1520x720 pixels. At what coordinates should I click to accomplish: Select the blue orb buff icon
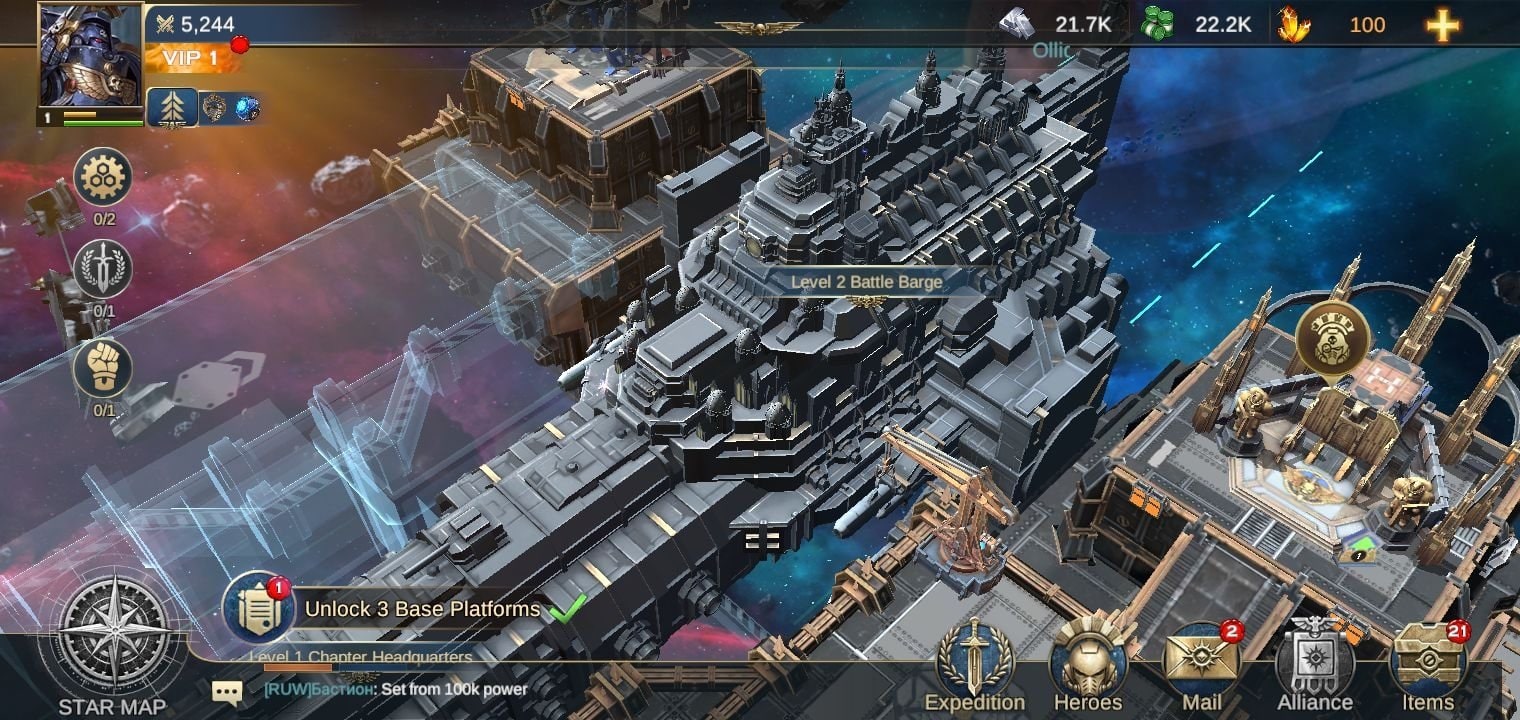click(x=247, y=108)
